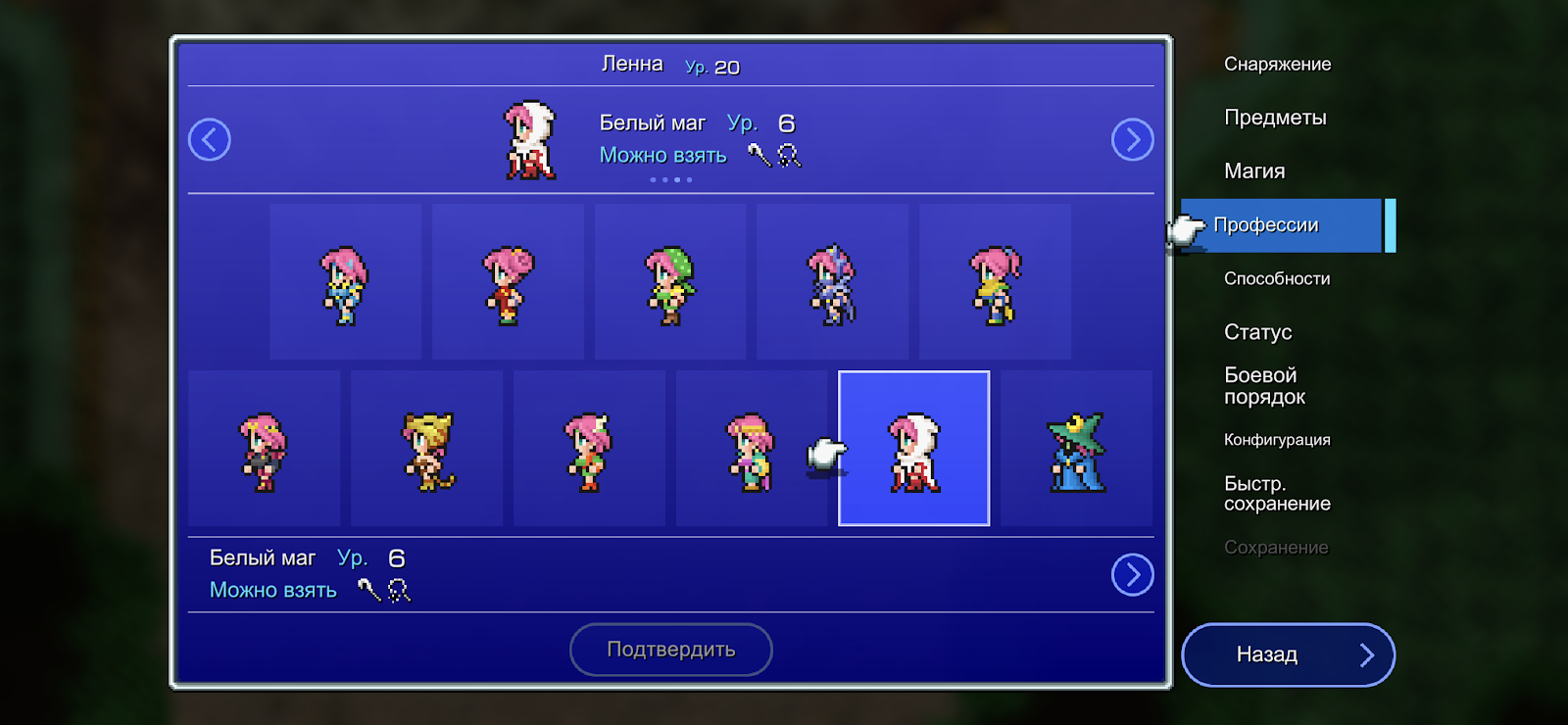The height and width of the screenshot is (725, 1568).
Task: Pick the armored Dragoon job tile
Action: (832, 282)
